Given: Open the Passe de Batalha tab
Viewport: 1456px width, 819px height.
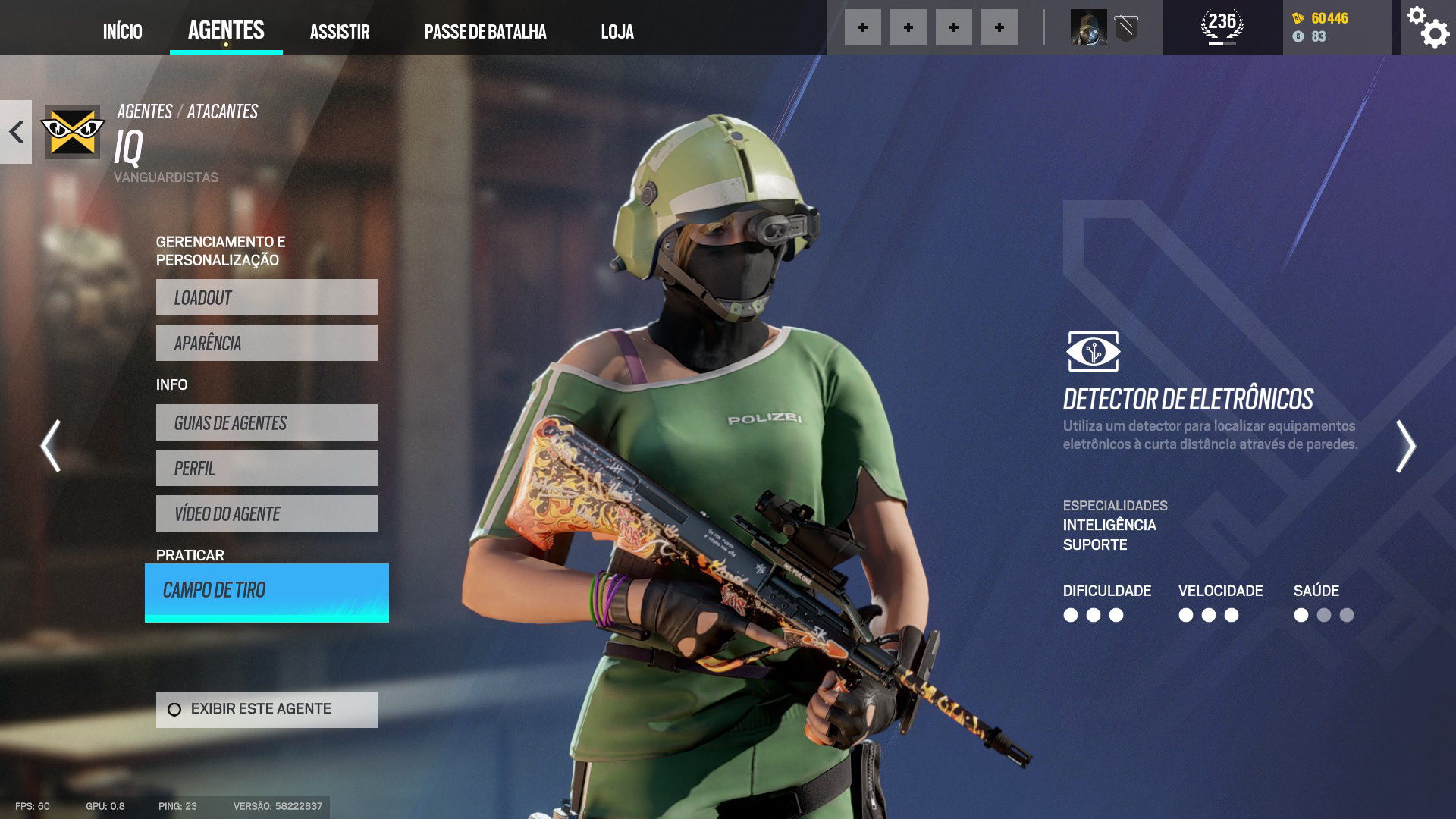Looking at the screenshot, I should pyautogui.click(x=485, y=31).
